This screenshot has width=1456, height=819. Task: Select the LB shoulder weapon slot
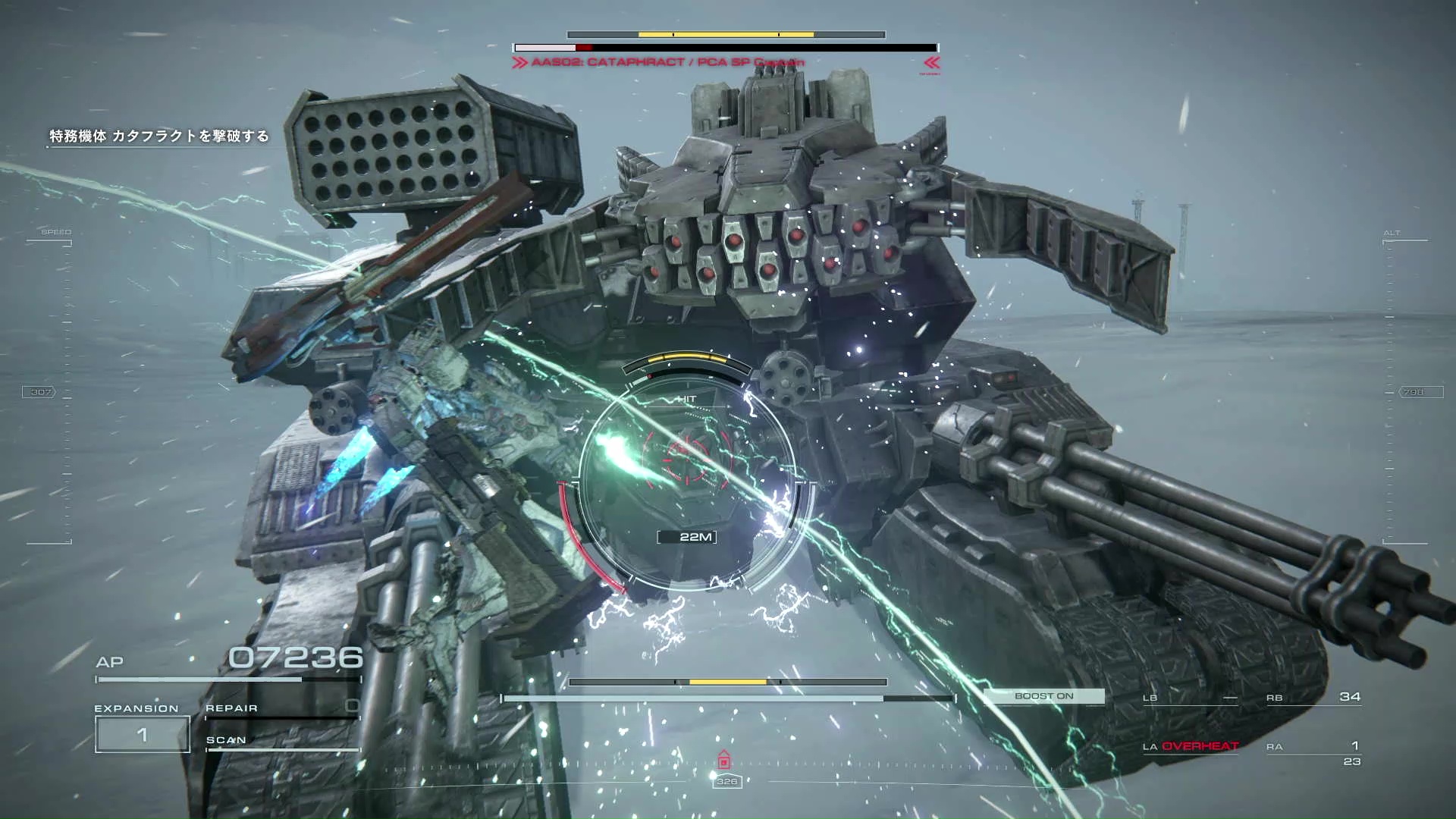pos(1189,698)
